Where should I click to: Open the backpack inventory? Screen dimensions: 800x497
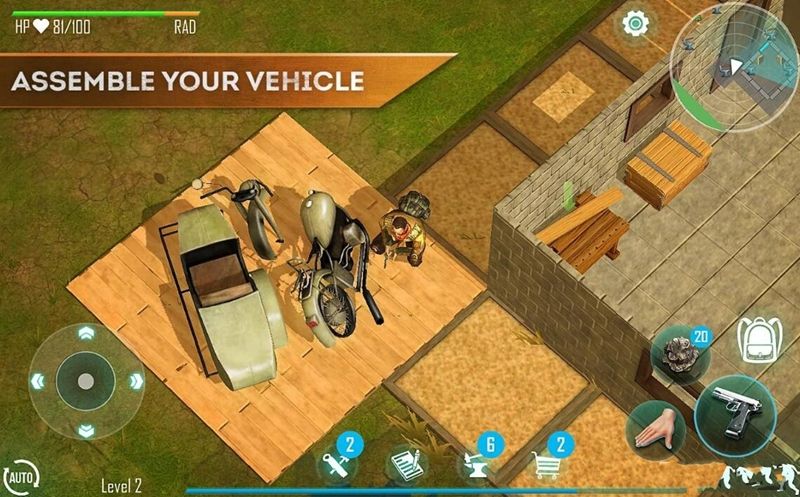tap(756, 340)
